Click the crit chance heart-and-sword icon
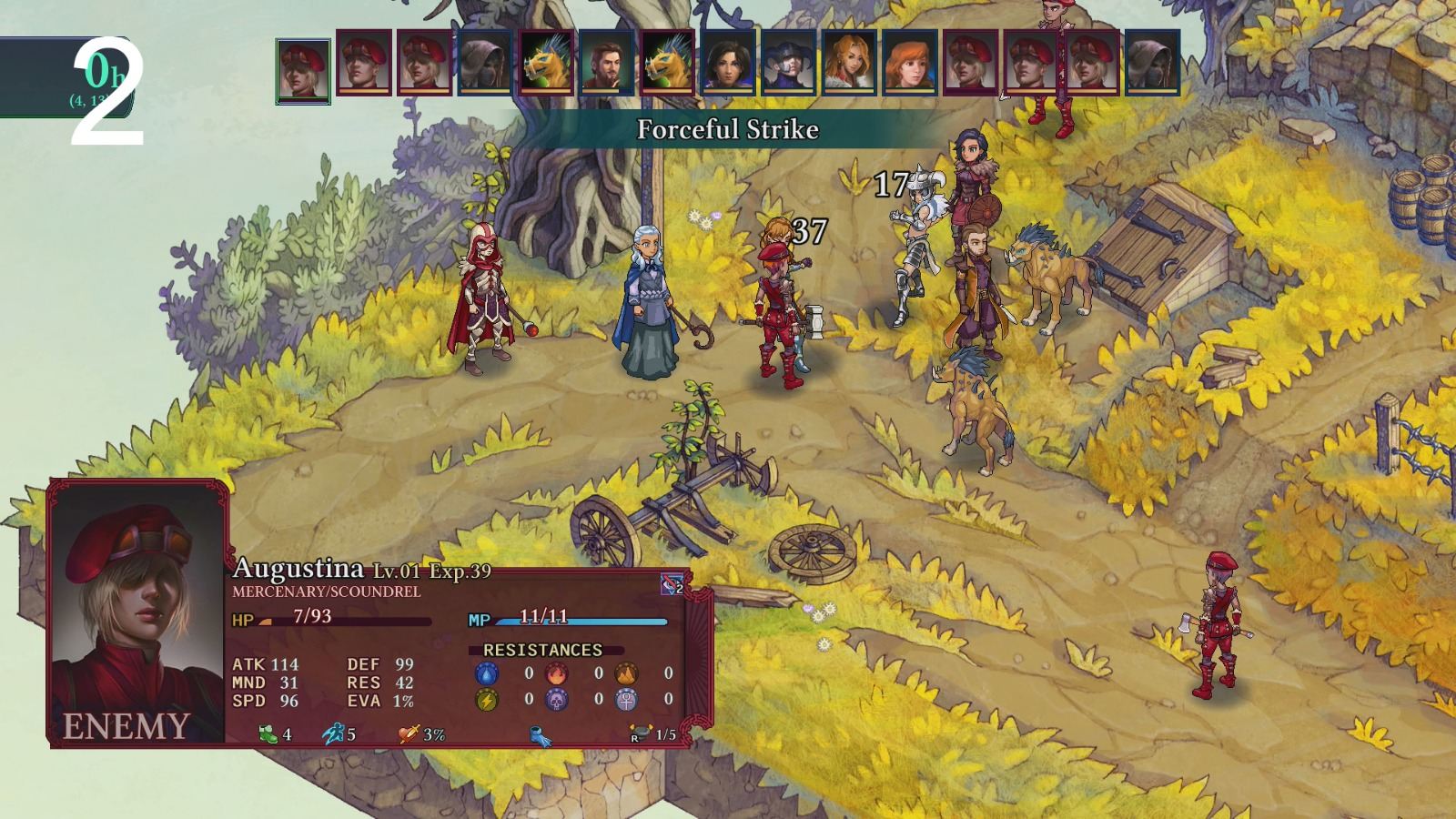 pos(407,733)
